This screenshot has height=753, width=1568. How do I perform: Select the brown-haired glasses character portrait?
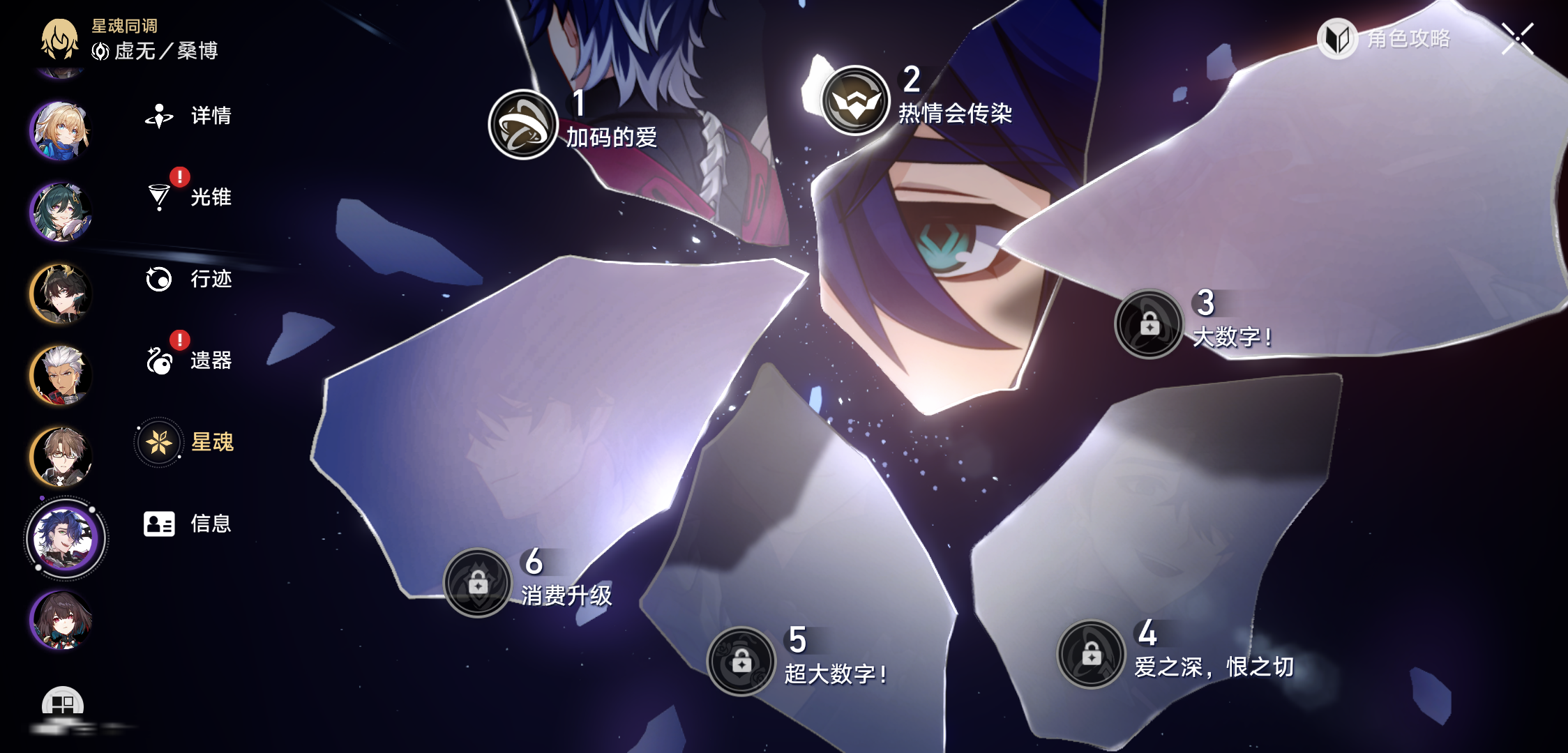61,457
